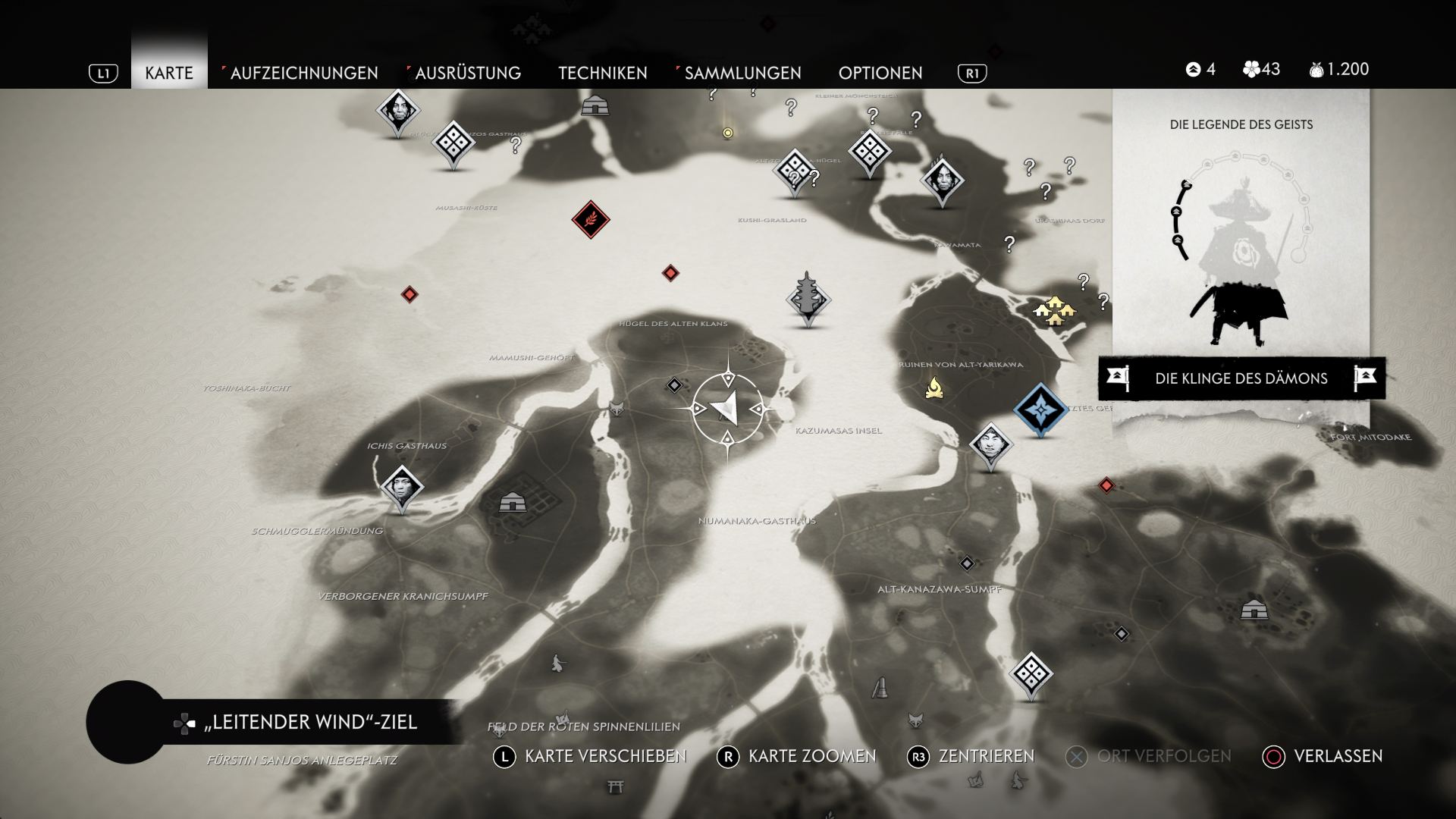Show the Sammlungen tab
Image resolution: width=1456 pixels, height=819 pixels.
click(x=742, y=73)
